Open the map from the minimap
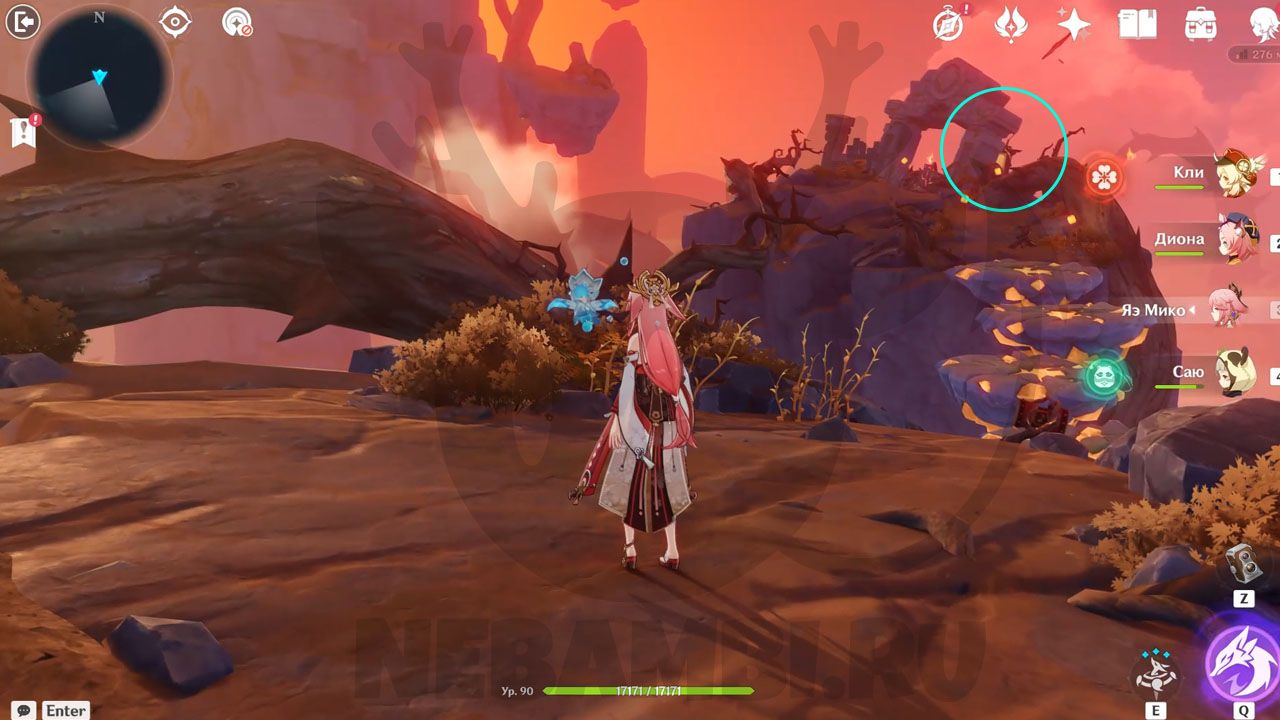 pyautogui.click(x=99, y=77)
